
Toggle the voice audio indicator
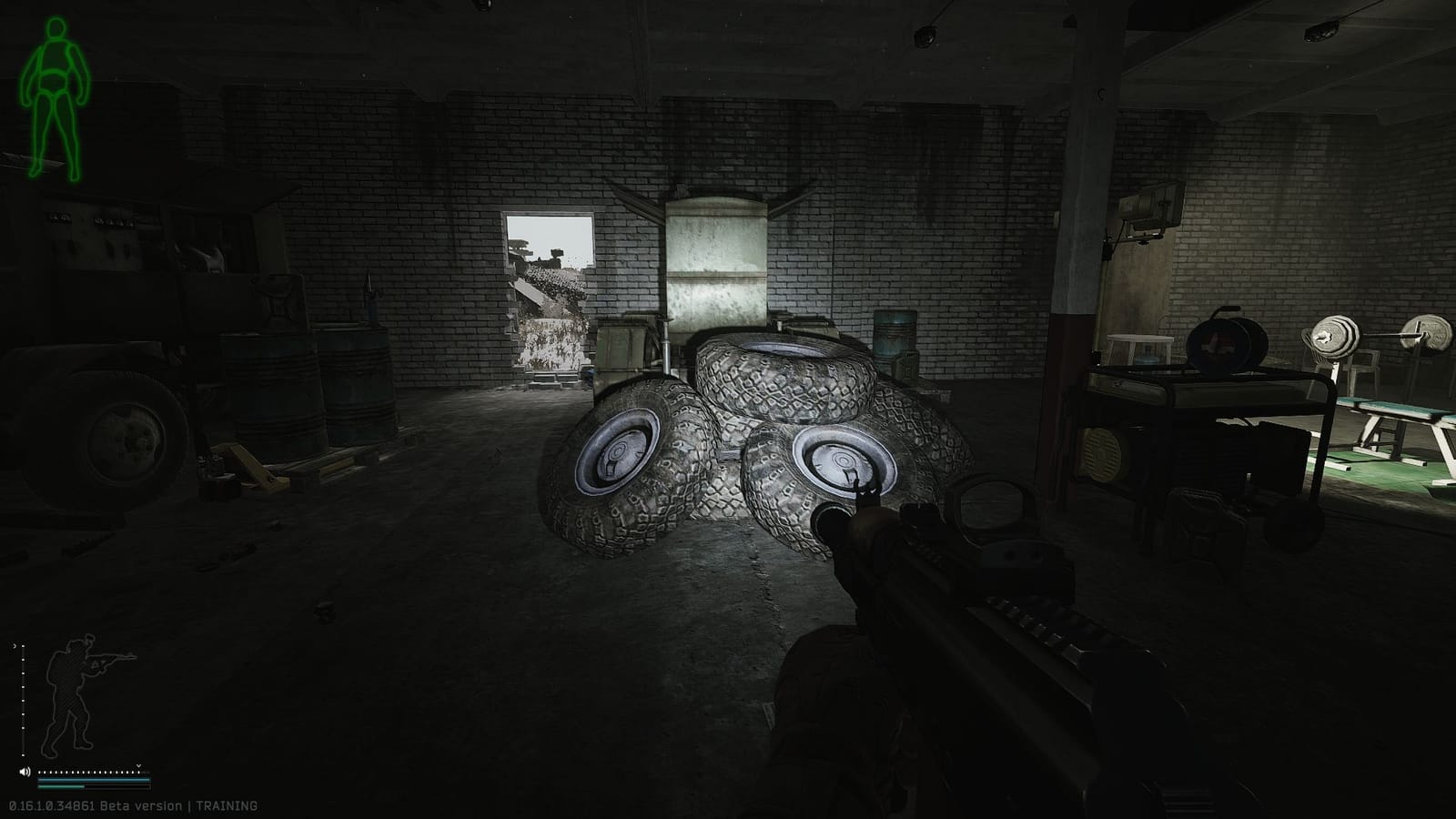(x=25, y=772)
